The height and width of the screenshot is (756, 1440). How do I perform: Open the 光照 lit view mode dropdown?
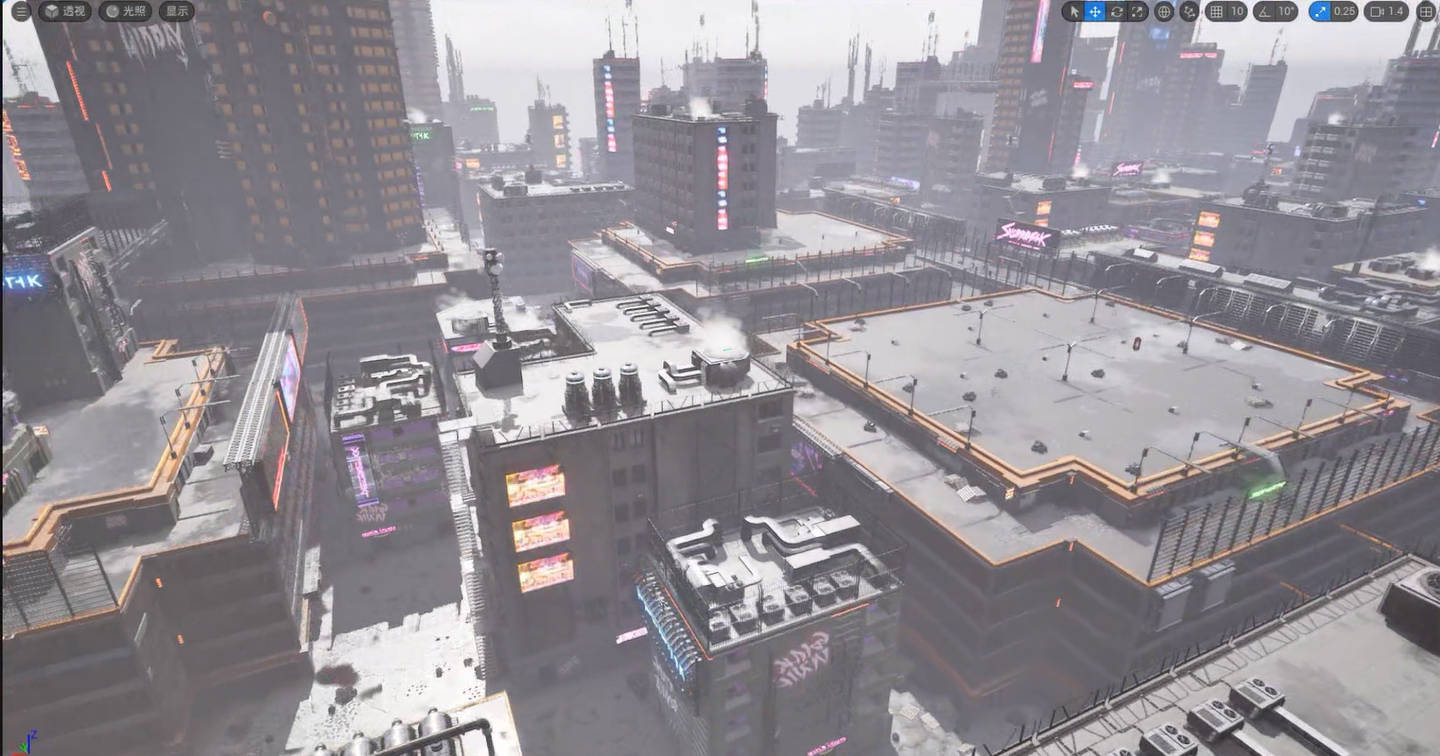tap(125, 12)
